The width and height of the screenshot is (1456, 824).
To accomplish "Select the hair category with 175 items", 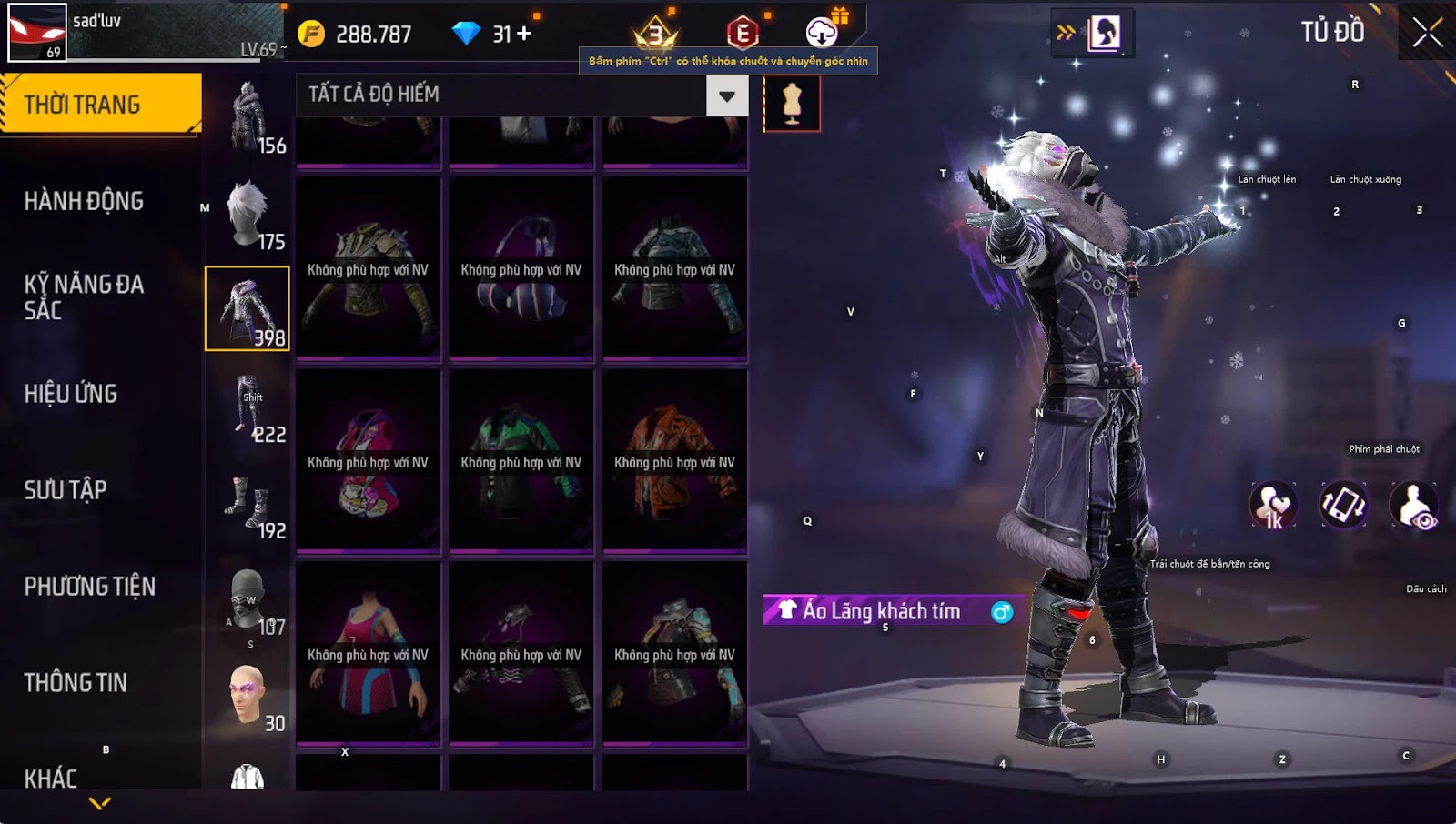I will [248, 214].
